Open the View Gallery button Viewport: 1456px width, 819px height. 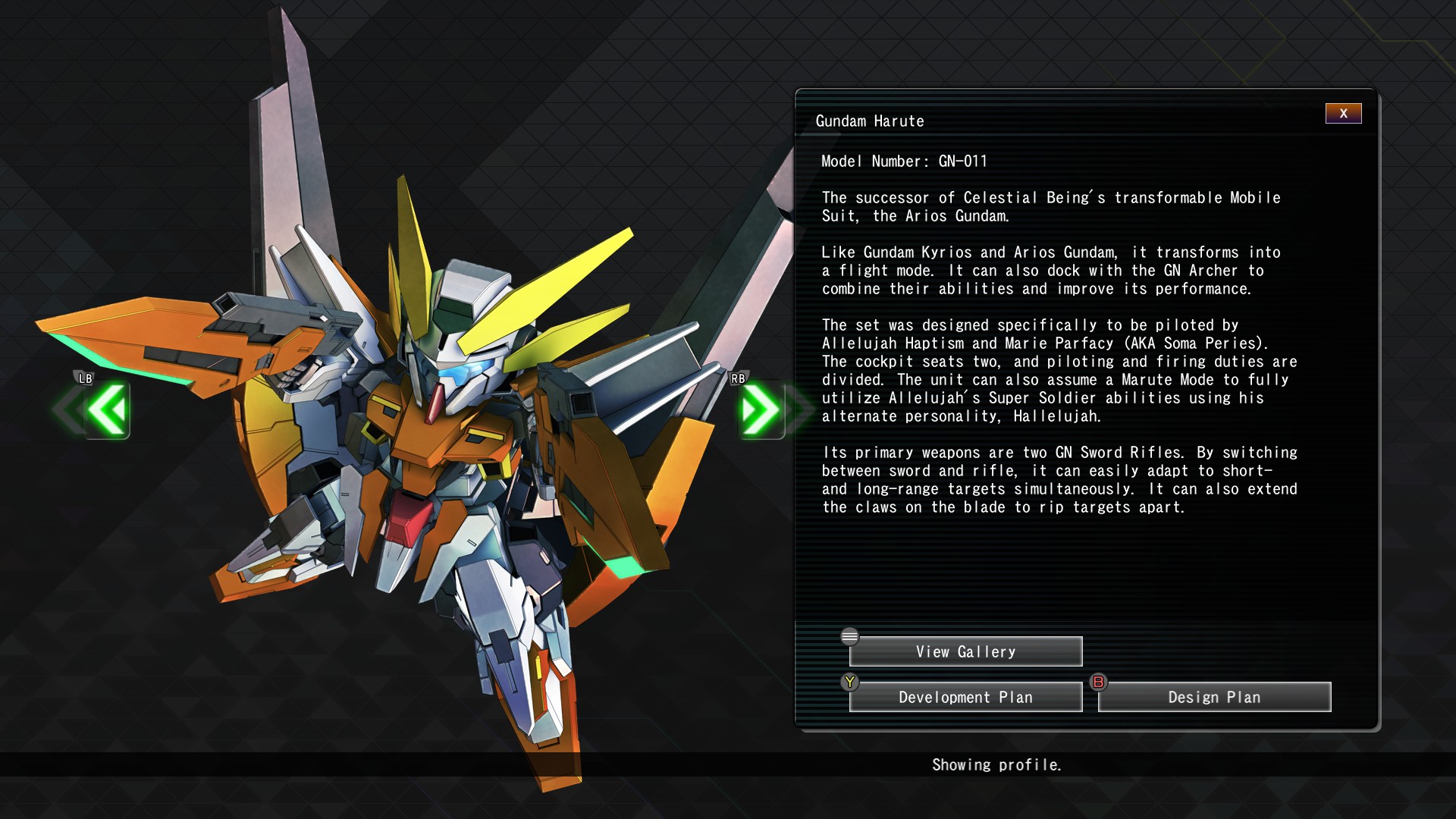[965, 652]
